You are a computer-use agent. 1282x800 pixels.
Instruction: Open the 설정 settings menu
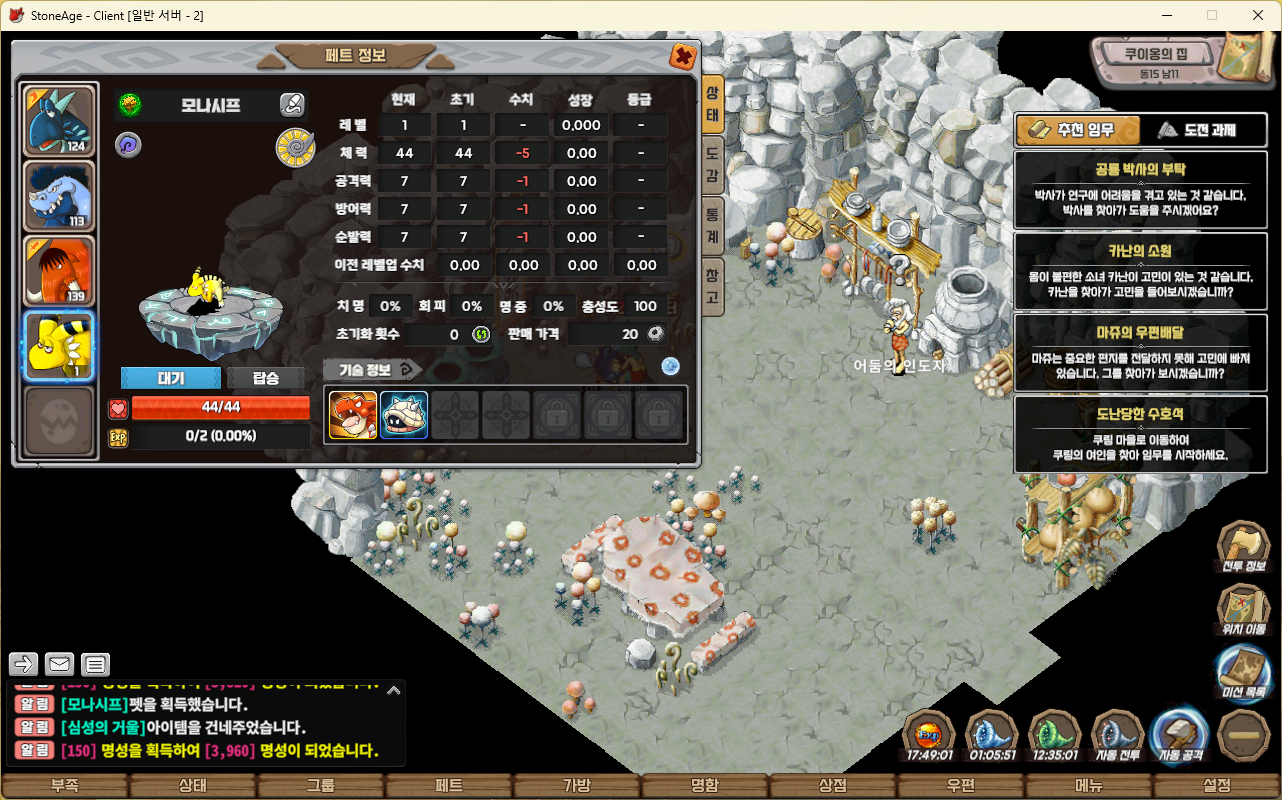point(1217,786)
